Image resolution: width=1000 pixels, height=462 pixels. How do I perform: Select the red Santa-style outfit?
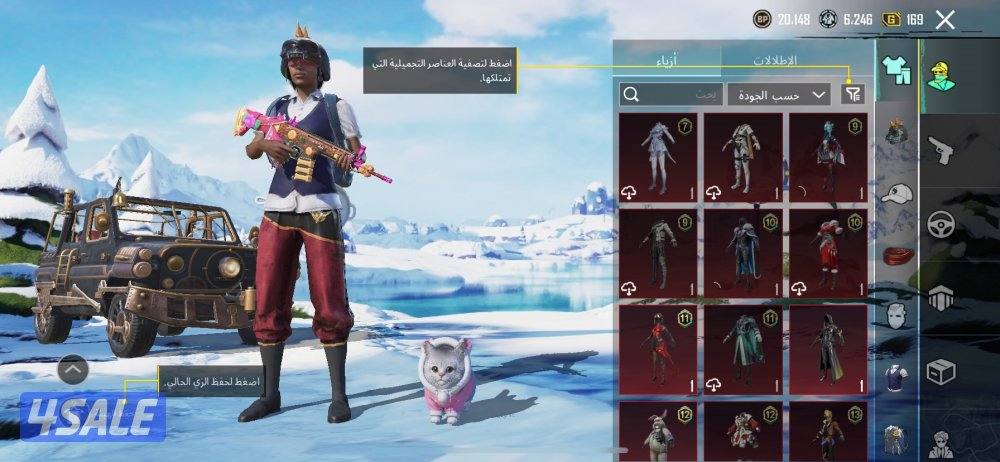[828, 251]
